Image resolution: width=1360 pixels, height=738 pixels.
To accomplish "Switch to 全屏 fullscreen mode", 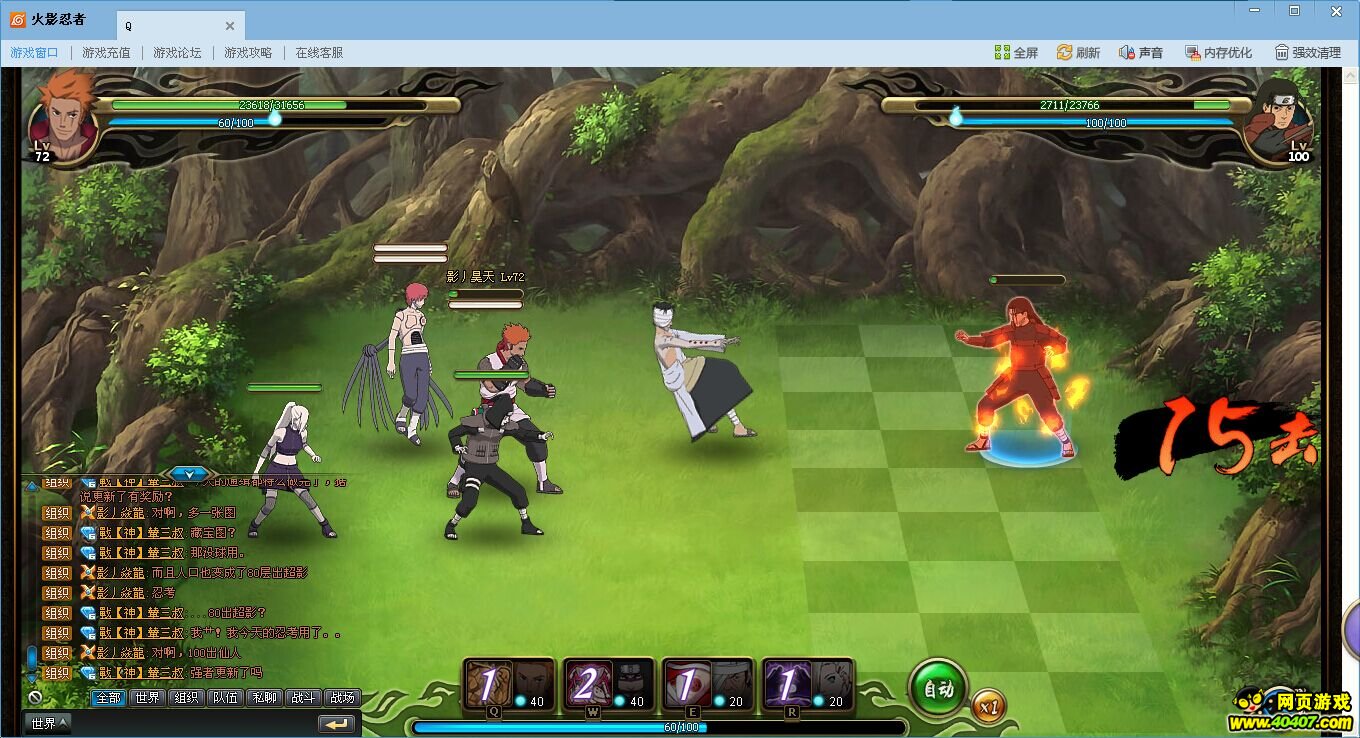I will (1016, 53).
